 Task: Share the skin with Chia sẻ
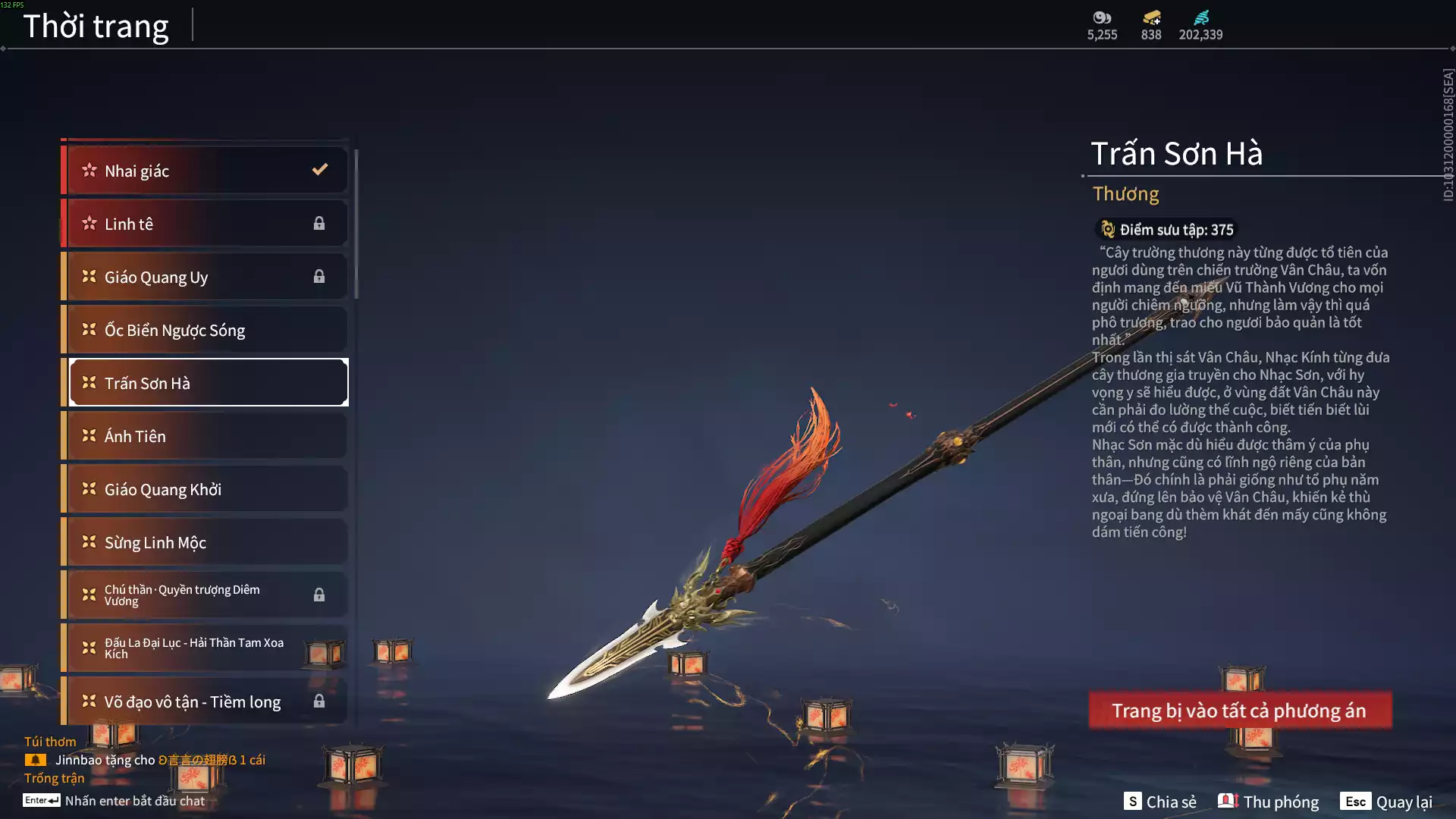click(x=1160, y=802)
